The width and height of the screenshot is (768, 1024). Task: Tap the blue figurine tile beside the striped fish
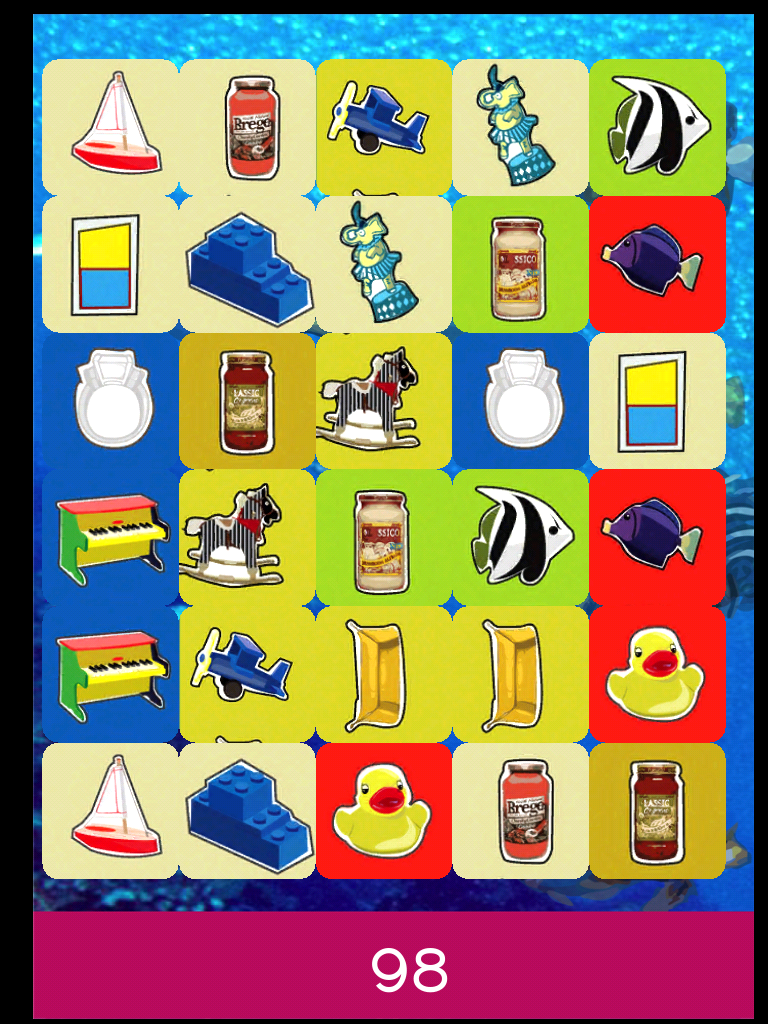pyautogui.click(x=520, y=127)
